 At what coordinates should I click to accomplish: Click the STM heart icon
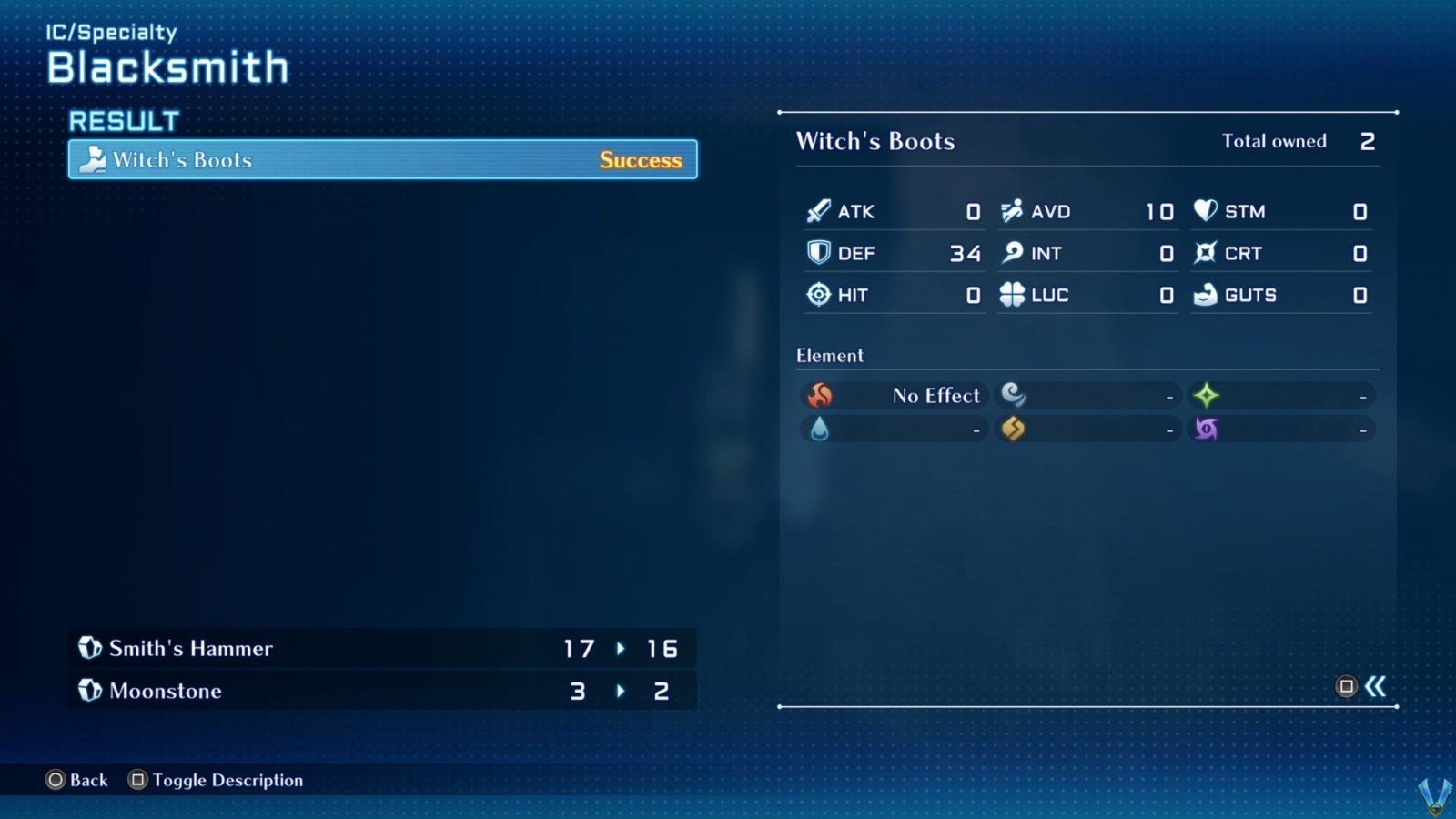click(x=1203, y=210)
